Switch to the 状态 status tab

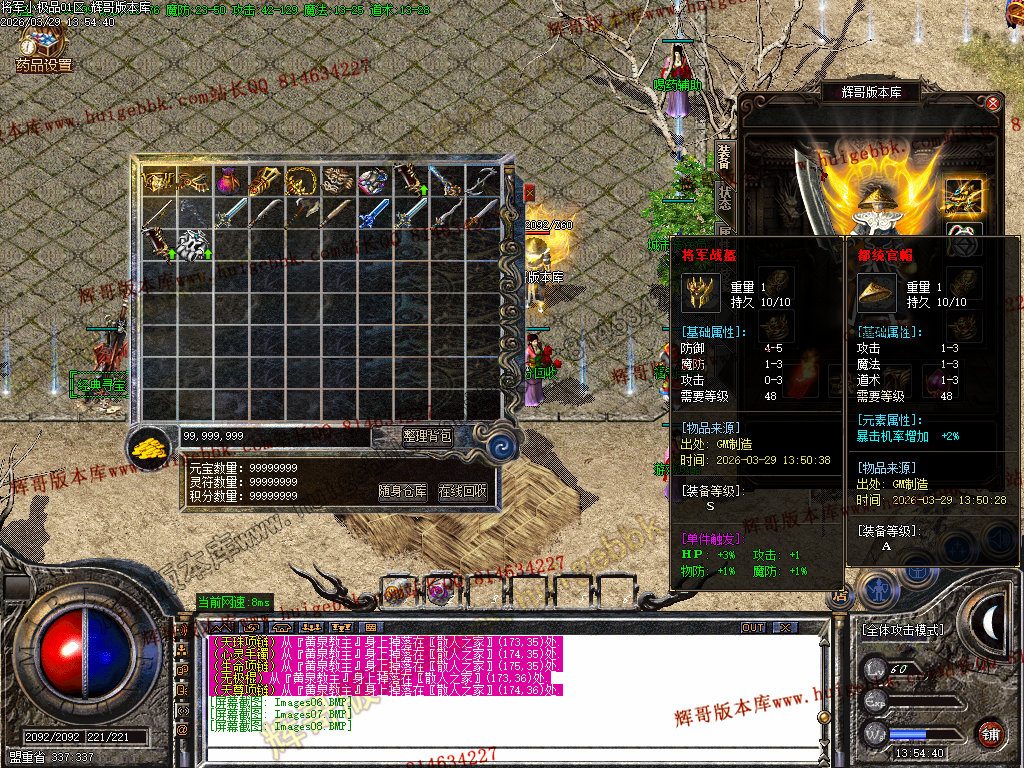725,196
